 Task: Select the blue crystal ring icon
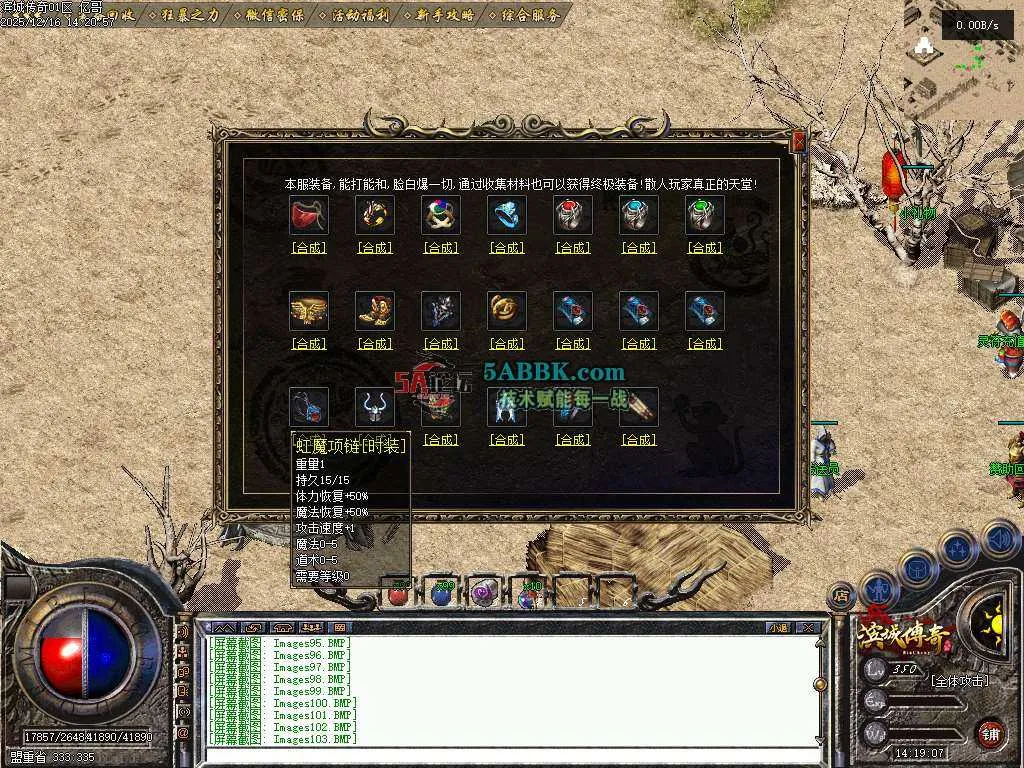[x=507, y=215]
